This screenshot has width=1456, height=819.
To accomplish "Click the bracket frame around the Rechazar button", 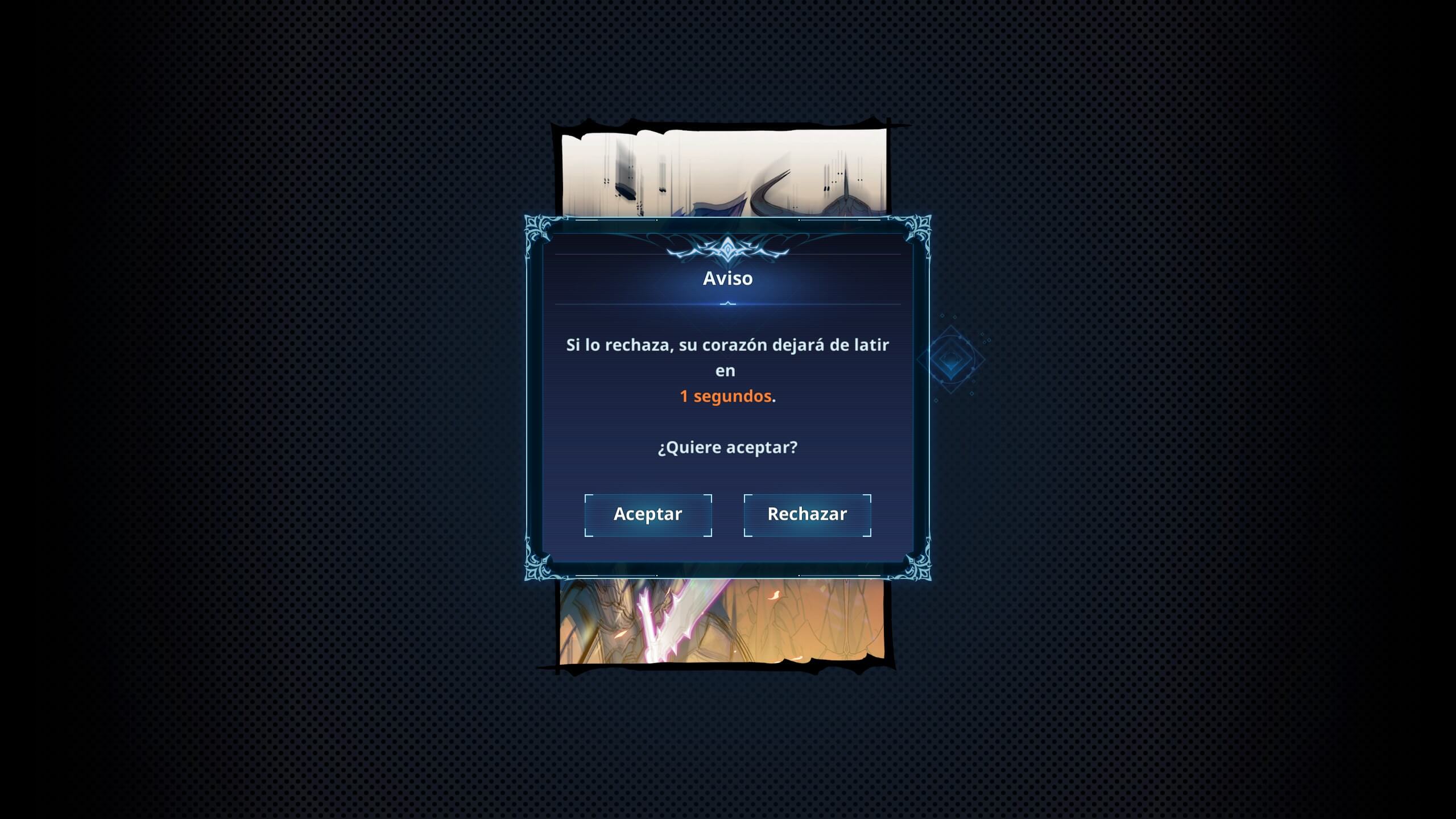I will (806, 514).
